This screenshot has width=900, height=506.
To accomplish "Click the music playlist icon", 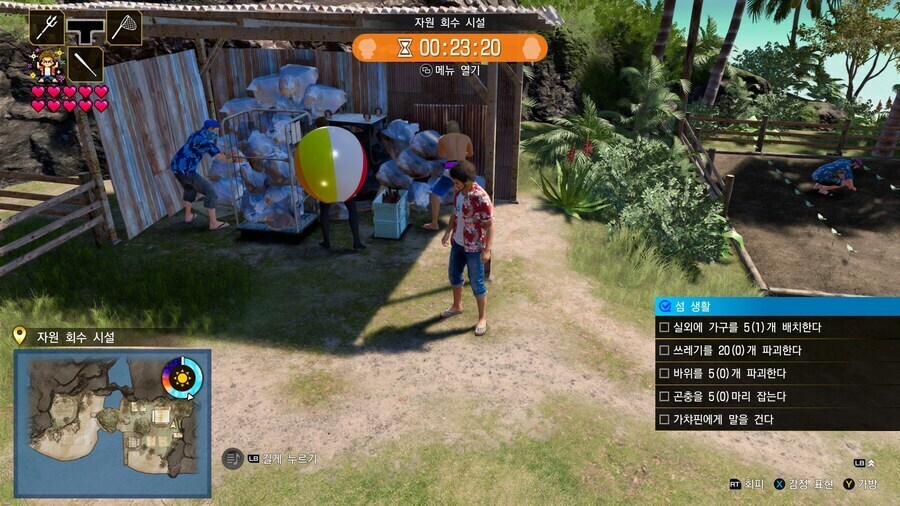I will pyautogui.click(x=231, y=458).
